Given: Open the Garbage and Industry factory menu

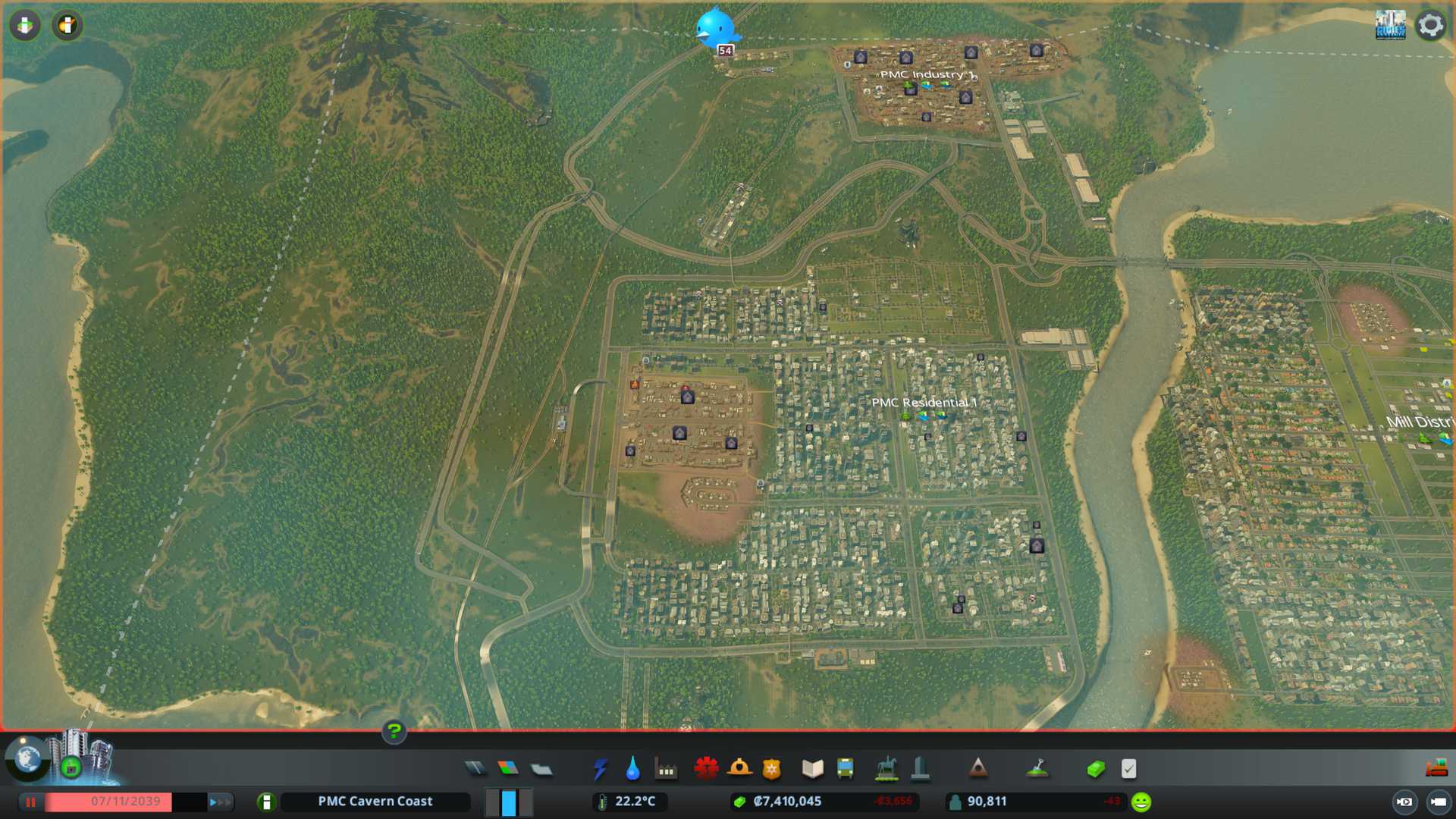Looking at the screenshot, I should 666,769.
